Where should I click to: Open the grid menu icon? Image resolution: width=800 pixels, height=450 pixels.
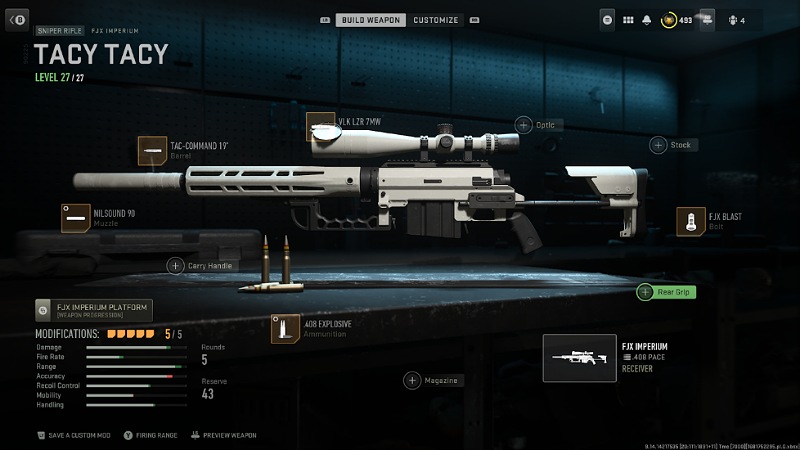(x=628, y=20)
